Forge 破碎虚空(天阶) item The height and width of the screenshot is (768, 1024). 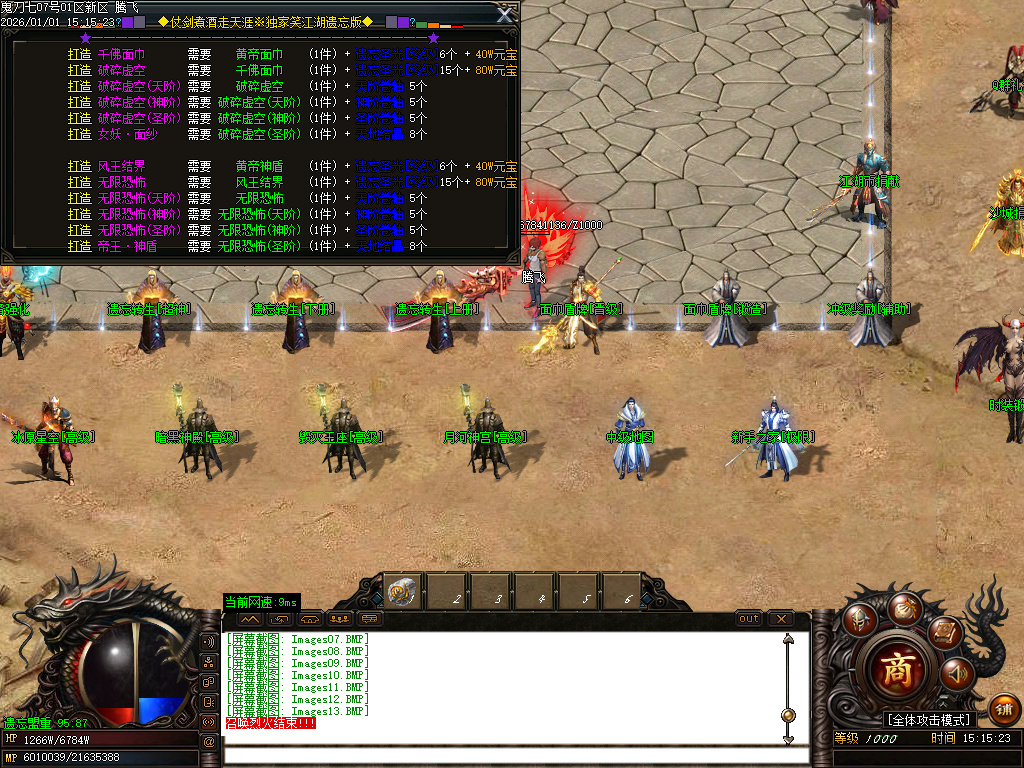pos(79,87)
